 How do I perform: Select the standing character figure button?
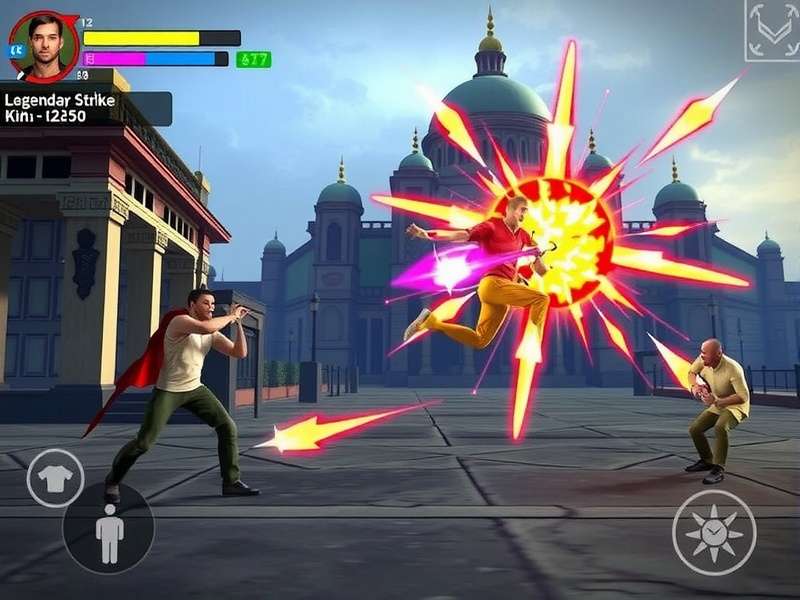click(x=109, y=529)
